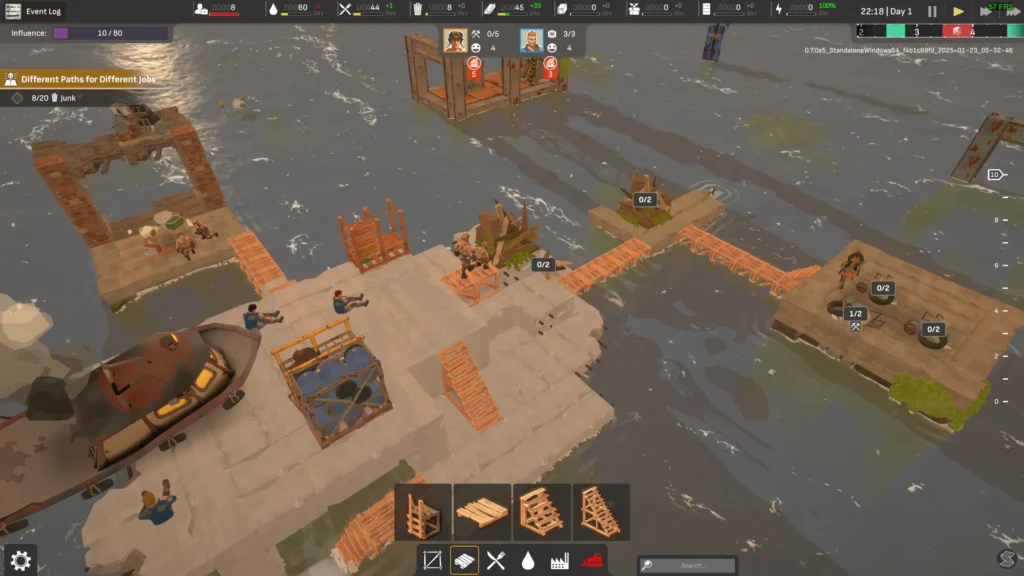Open the Event Log
Screen dimensions: 1024x576
pyautogui.click(x=34, y=11)
